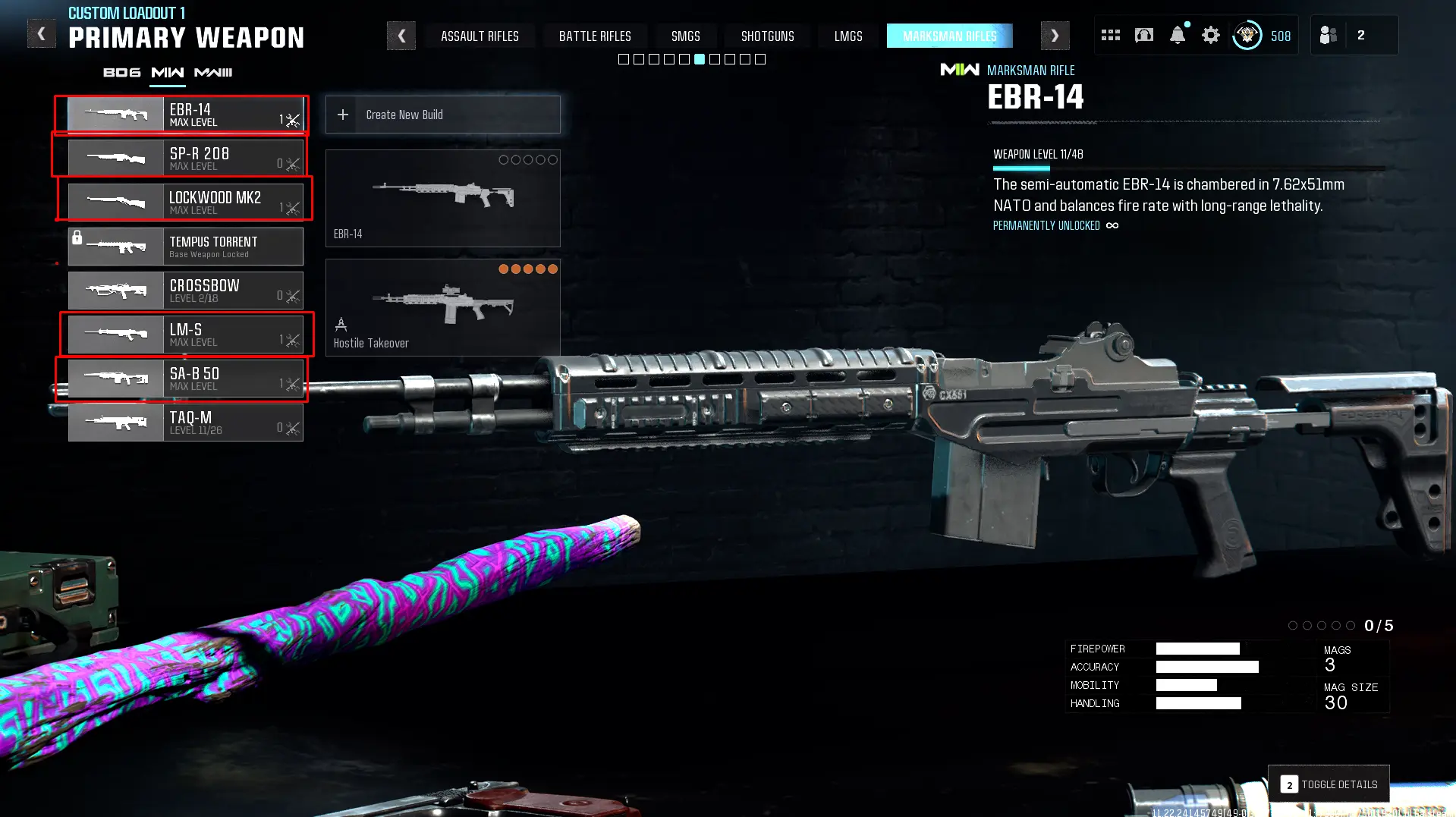Equip the base EBR-14 build
The image size is (1456, 817).
[442, 198]
